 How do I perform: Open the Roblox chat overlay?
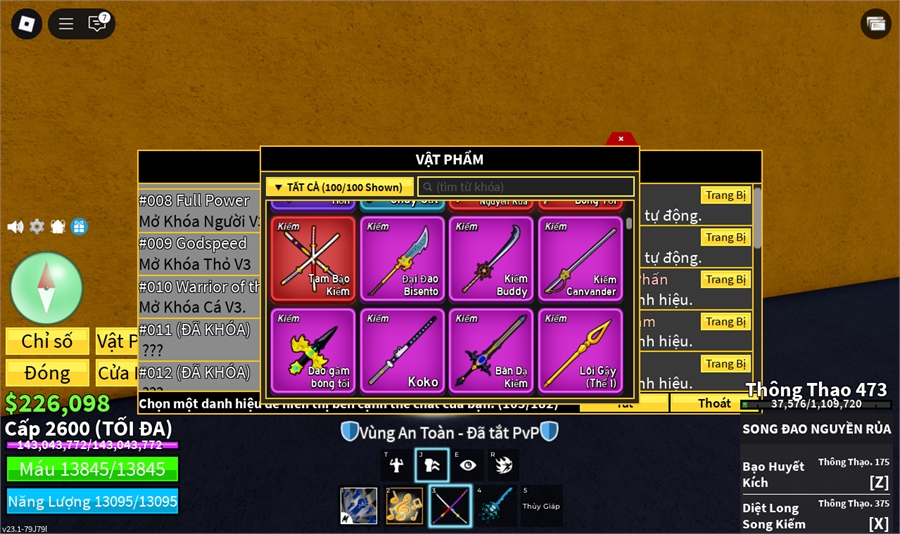tap(98, 24)
